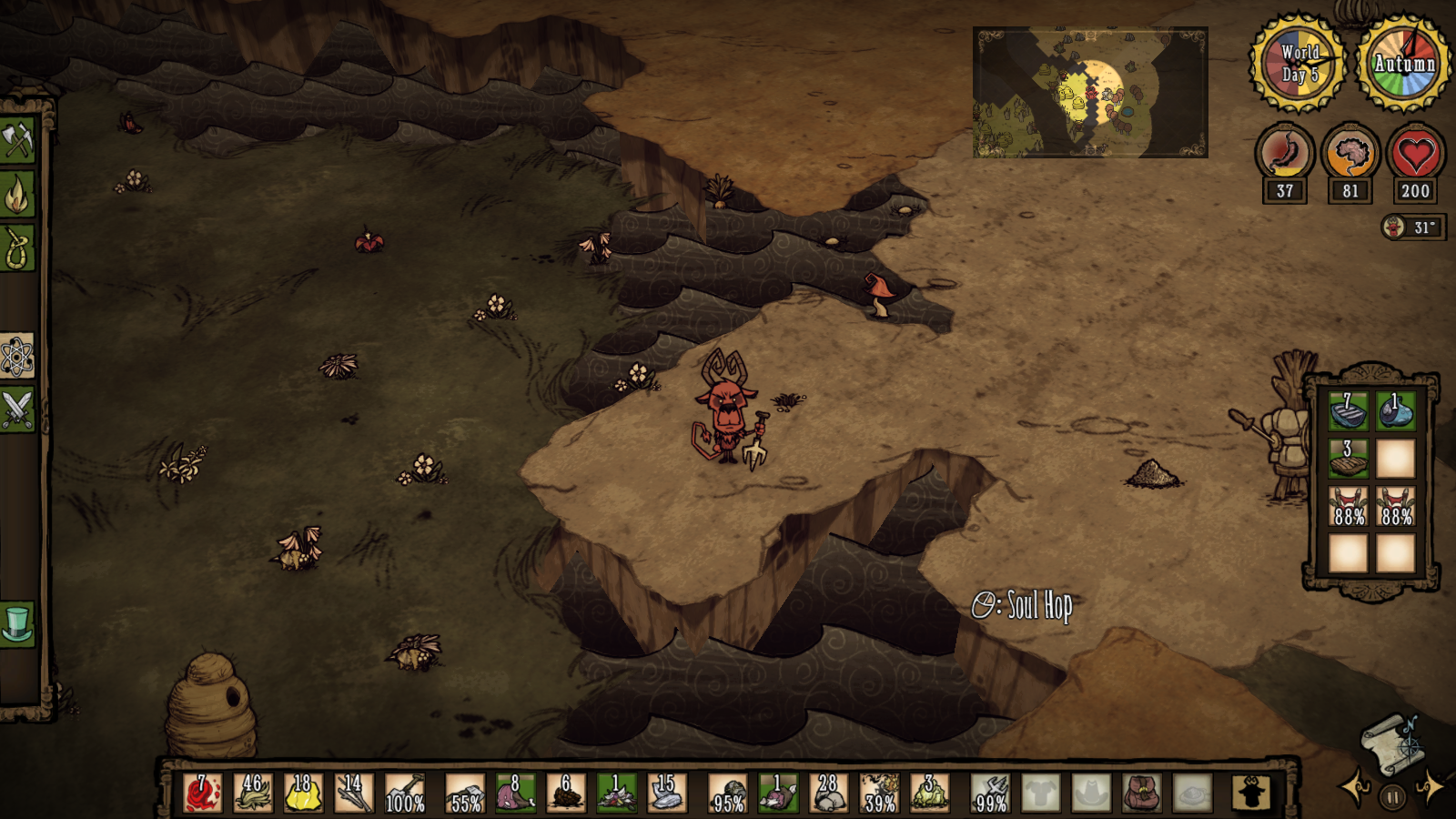Open the map scroll button

point(1390,742)
